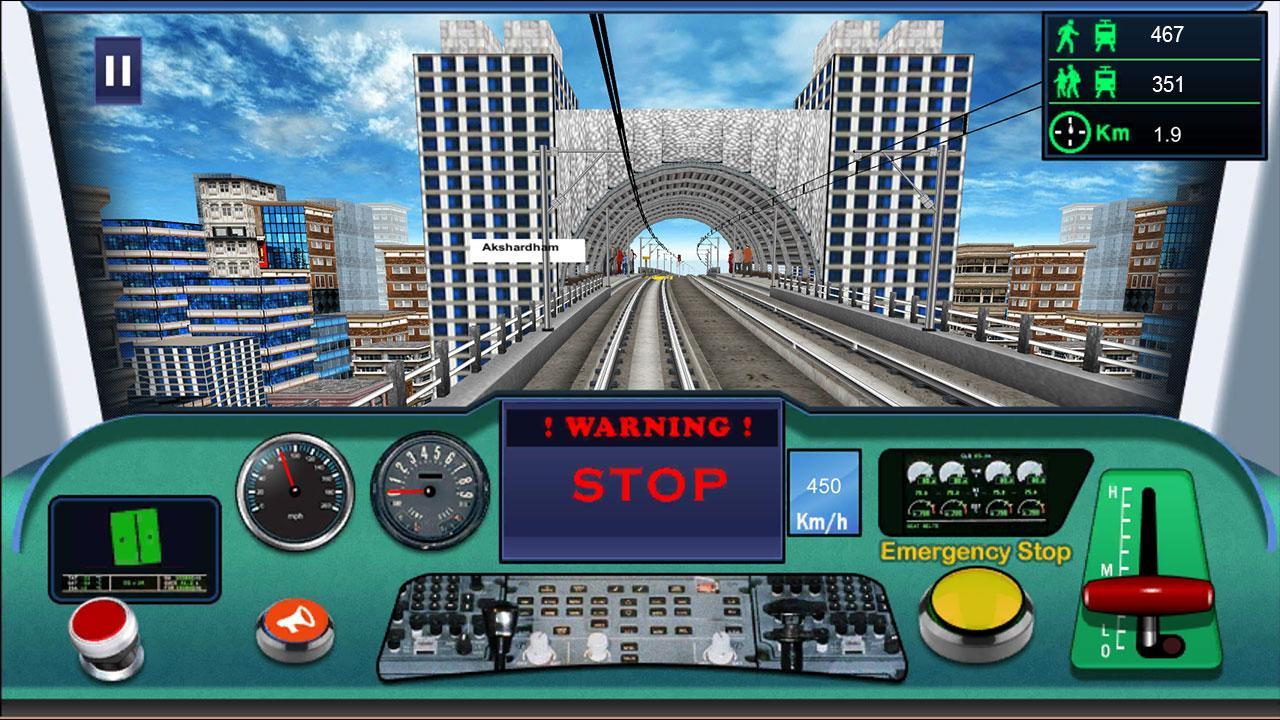This screenshot has width=1280, height=720.
Task: Click the 1.9 Km distance reading
Action: [1166, 131]
